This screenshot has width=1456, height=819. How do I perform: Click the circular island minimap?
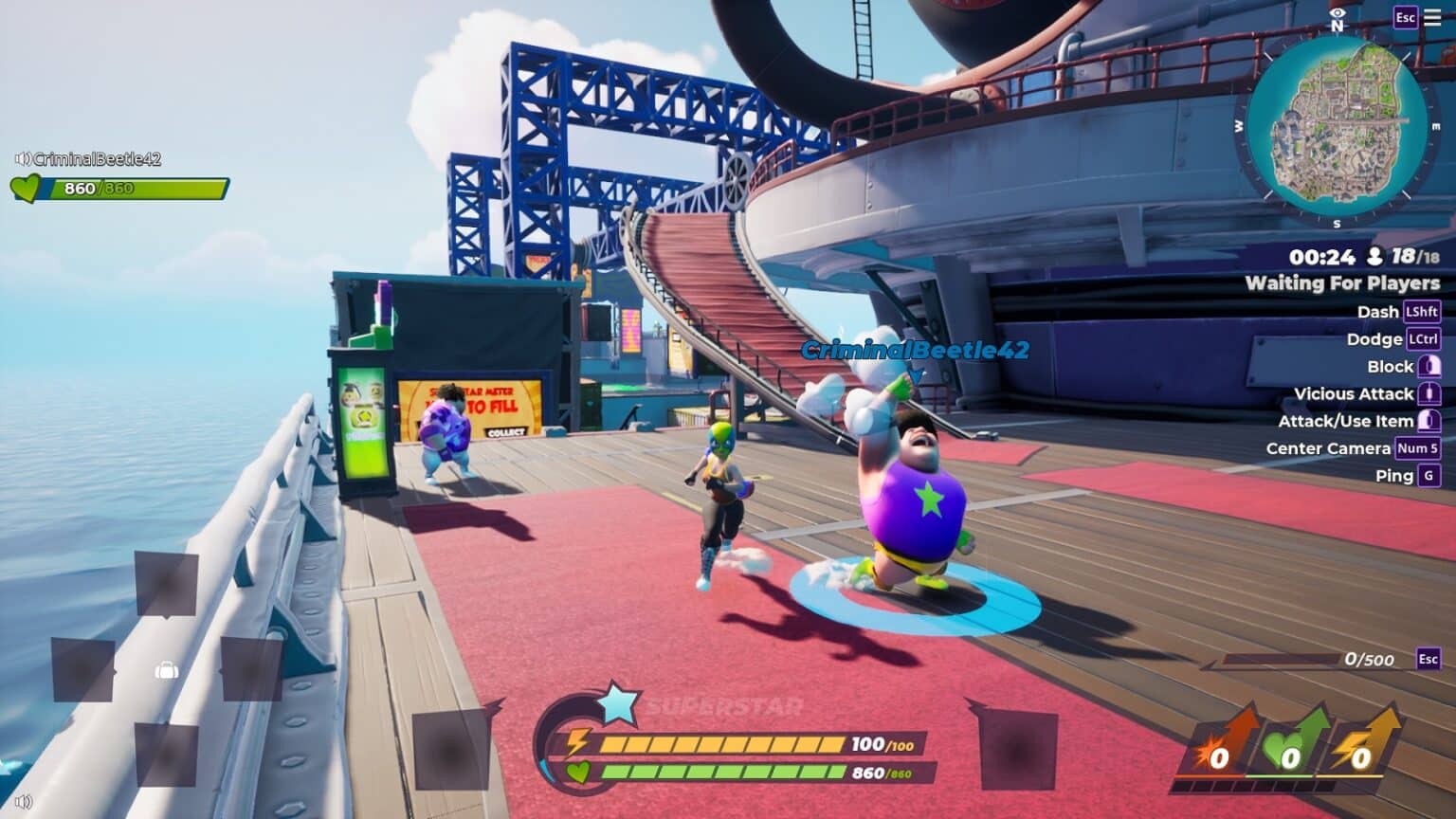[1337, 127]
